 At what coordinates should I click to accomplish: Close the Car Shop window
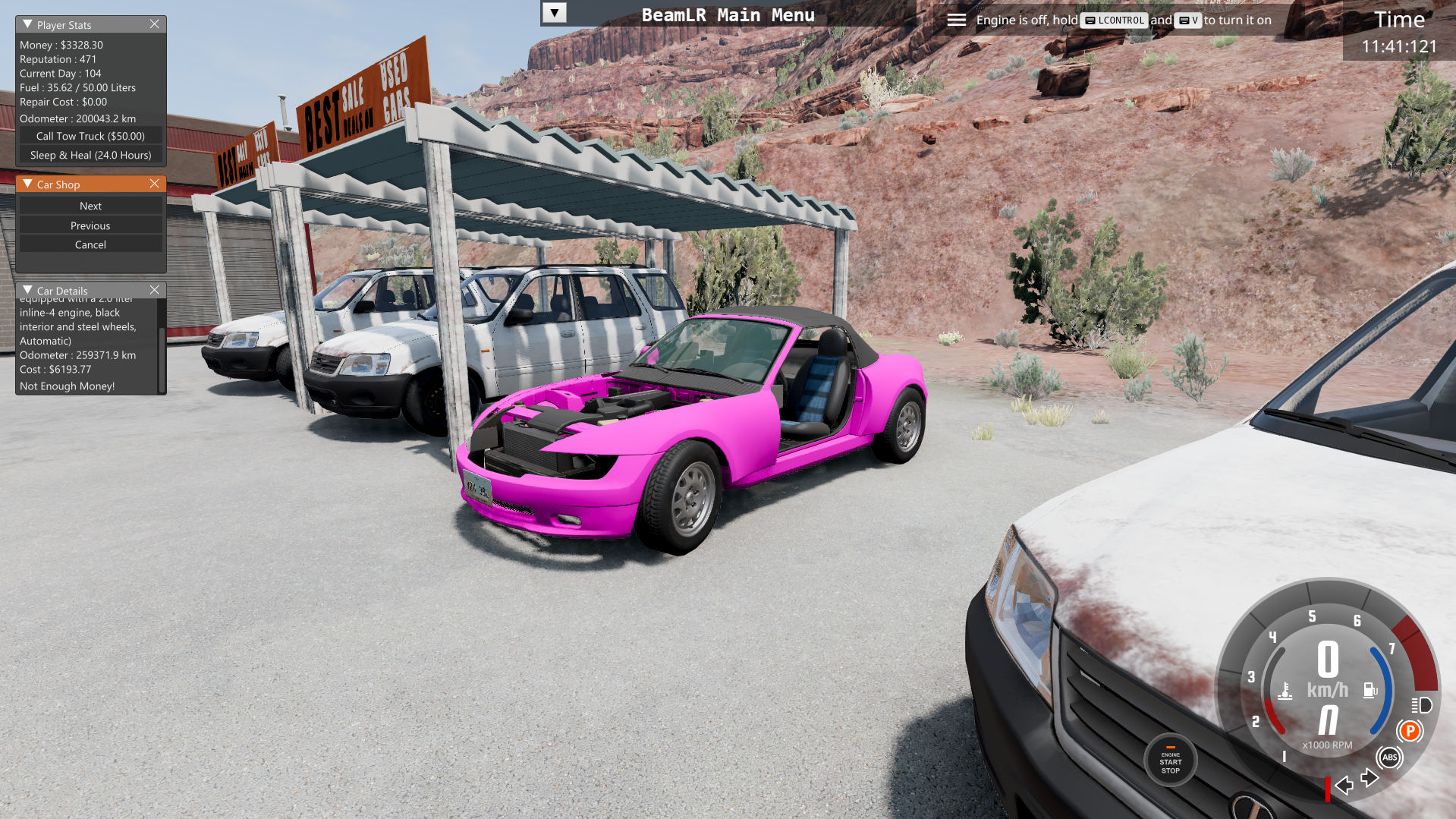click(154, 184)
